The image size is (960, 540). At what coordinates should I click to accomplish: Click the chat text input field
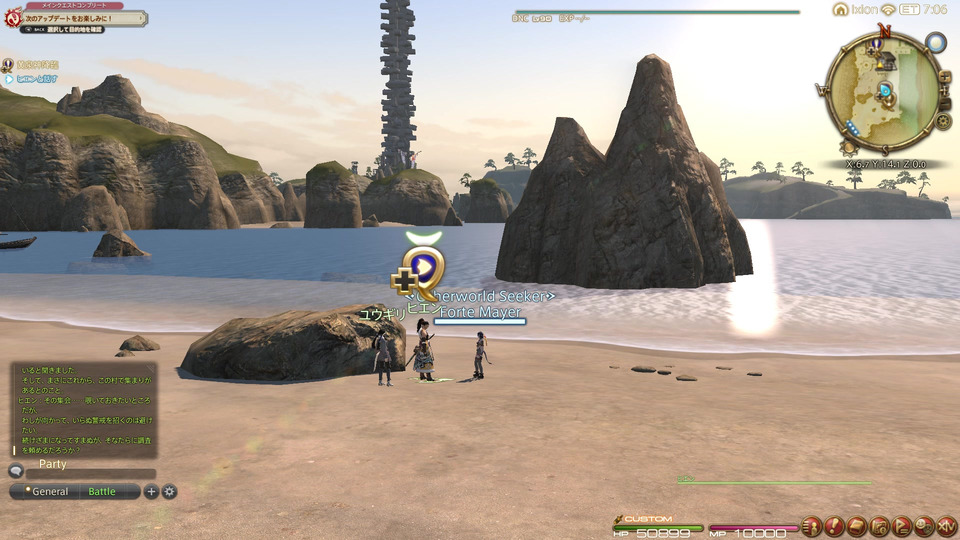point(90,474)
